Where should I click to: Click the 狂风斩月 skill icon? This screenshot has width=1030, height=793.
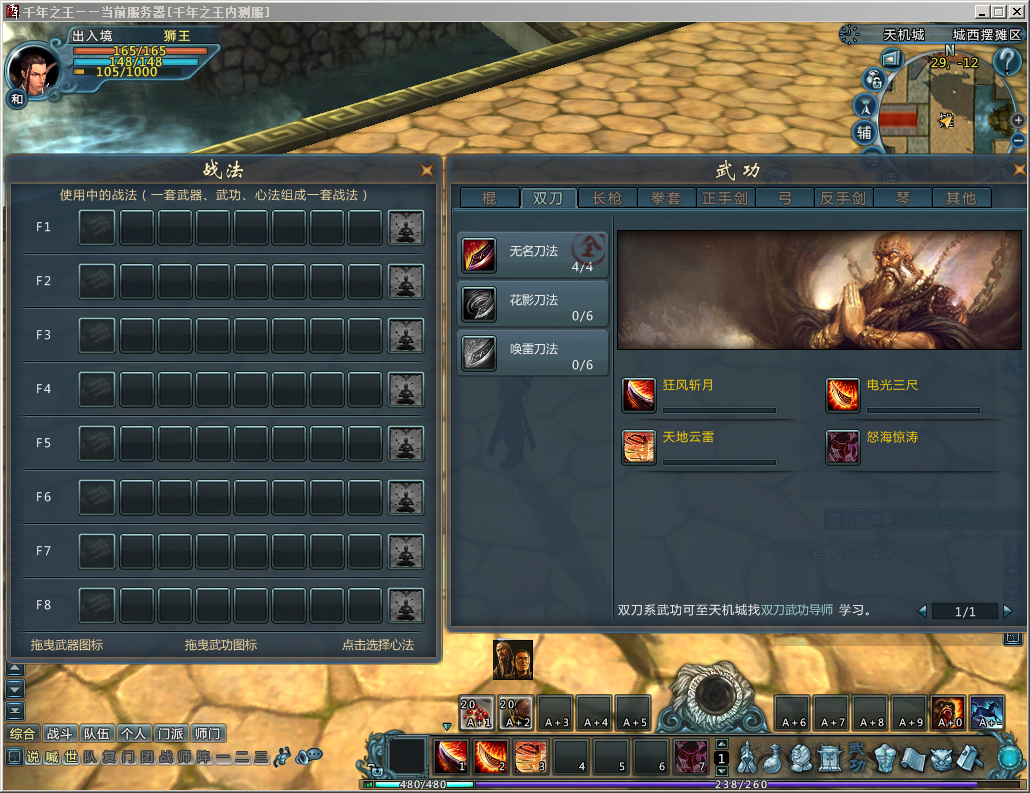coord(639,395)
